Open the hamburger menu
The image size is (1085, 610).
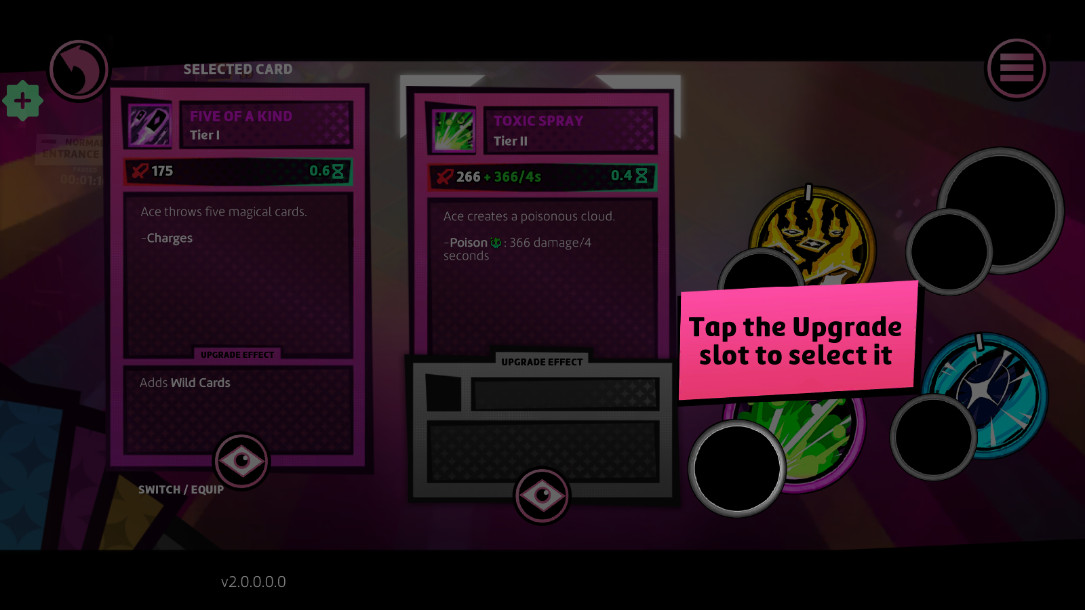point(1016,69)
